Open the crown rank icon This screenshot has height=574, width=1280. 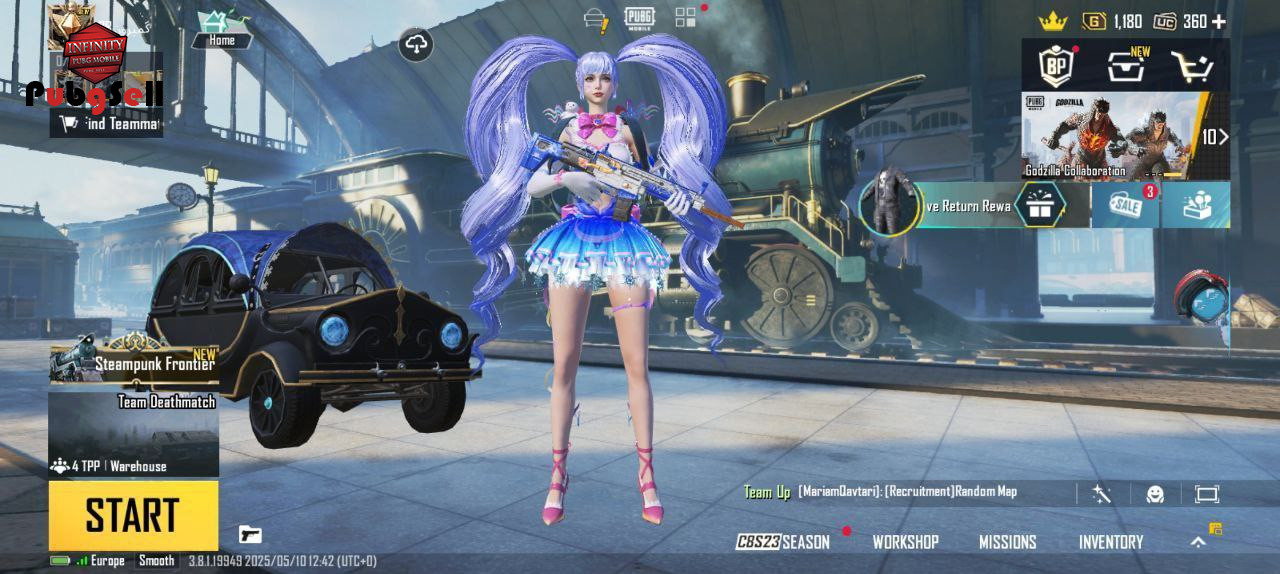tap(1052, 21)
